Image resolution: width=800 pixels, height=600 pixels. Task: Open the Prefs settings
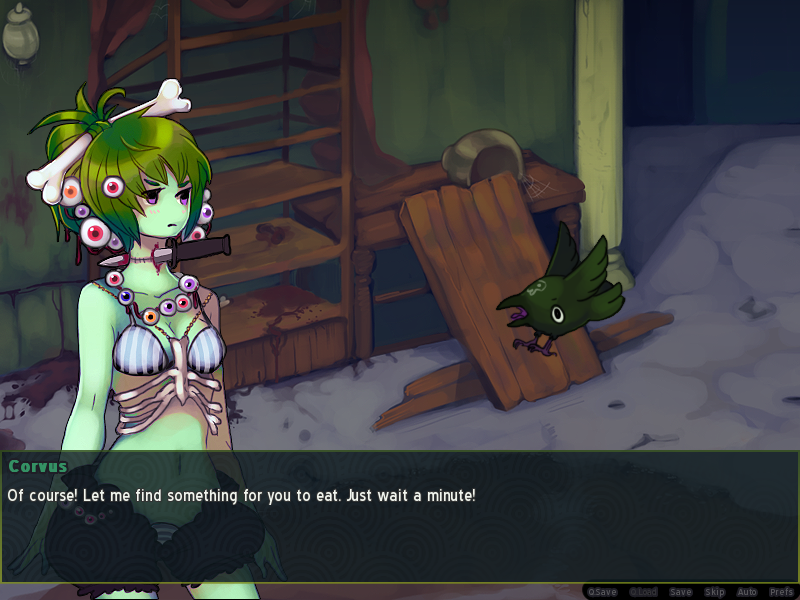click(781, 592)
